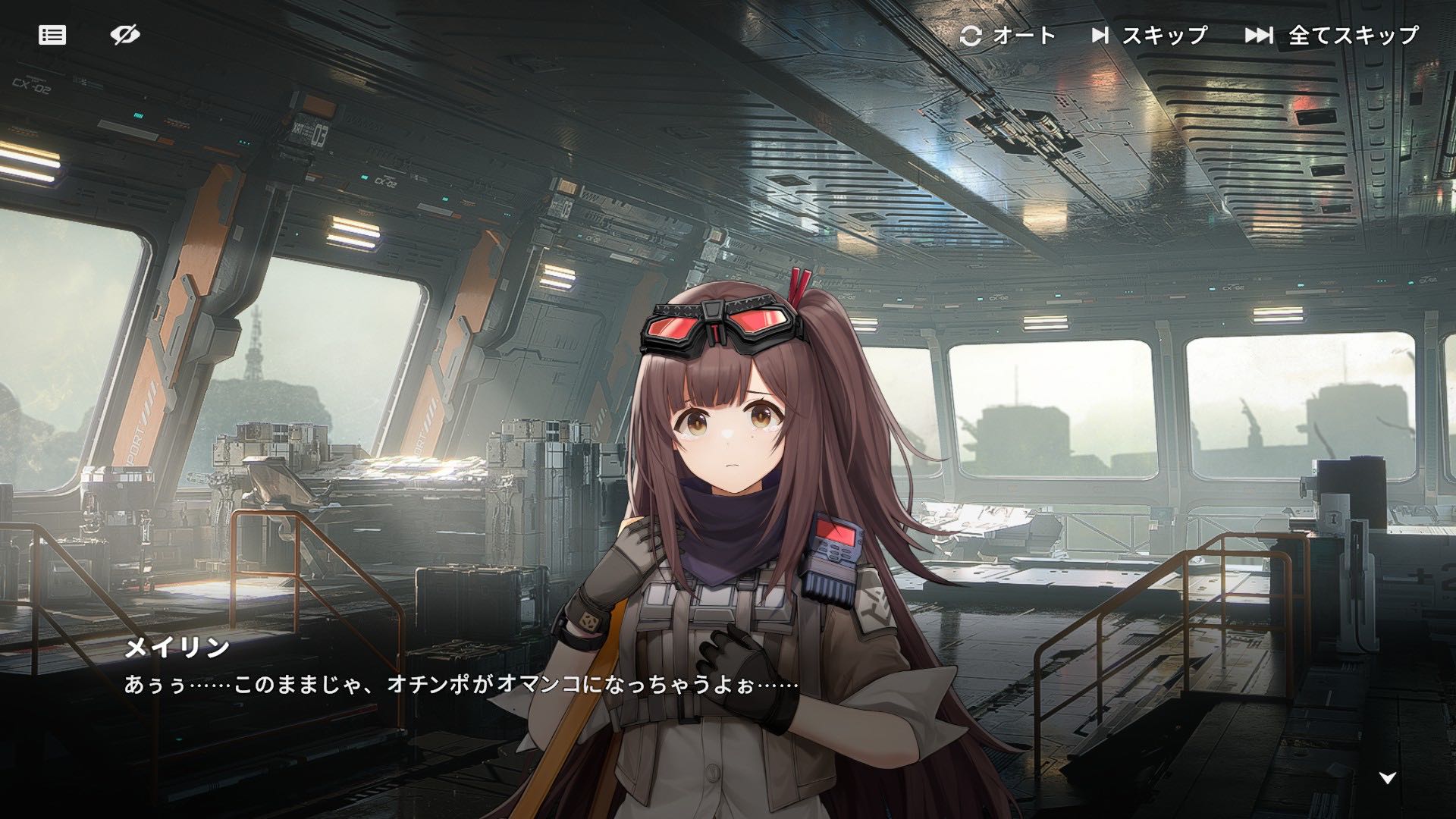
Task: Choose 全てスキップ to skip everything
Action: tap(1332, 36)
